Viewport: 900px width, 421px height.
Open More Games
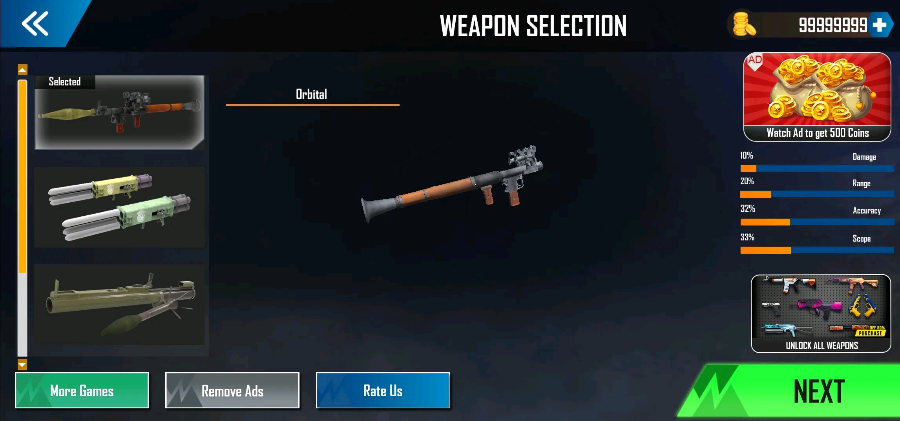tap(82, 390)
